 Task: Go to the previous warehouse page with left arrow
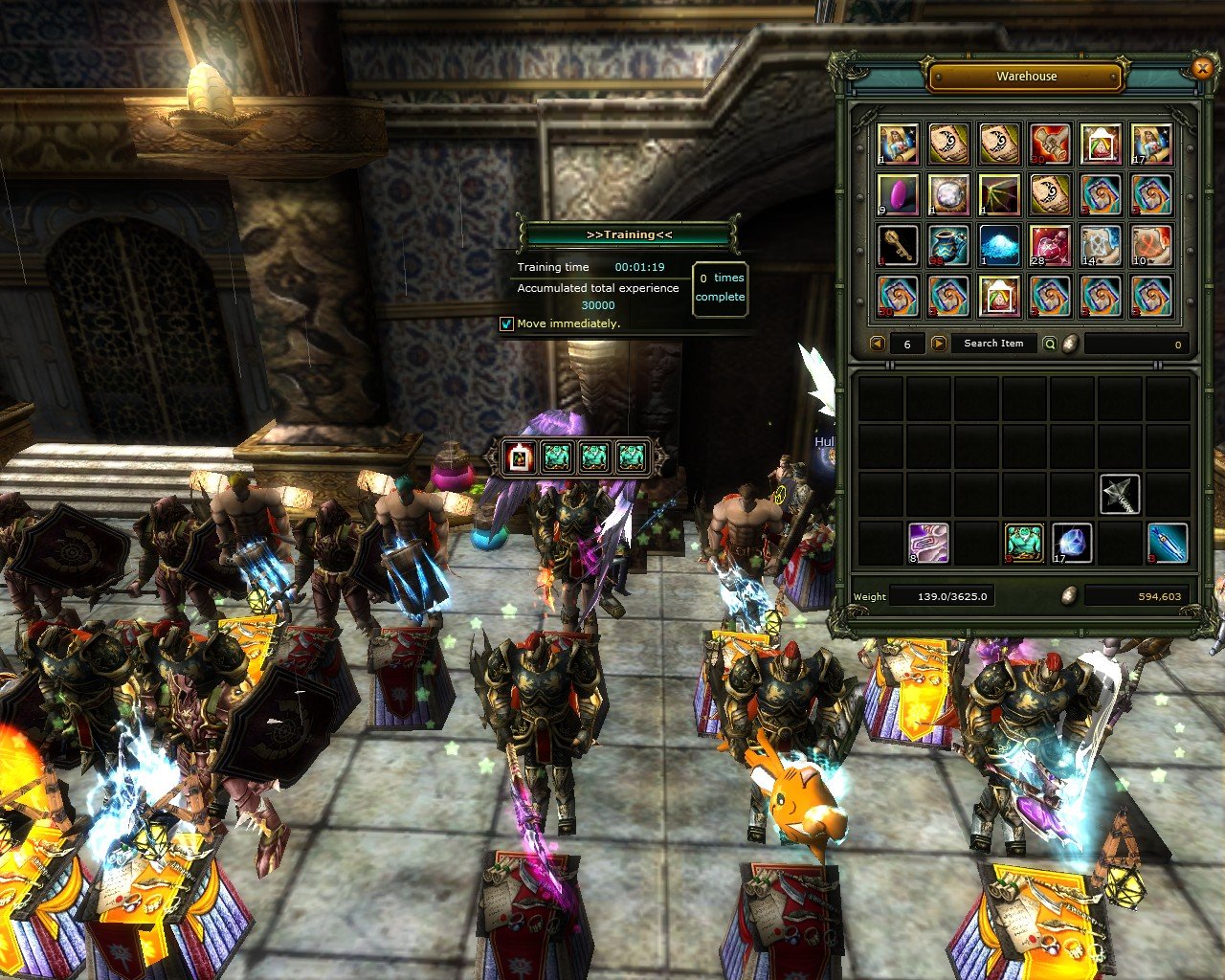pyautogui.click(x=876, y=343)
